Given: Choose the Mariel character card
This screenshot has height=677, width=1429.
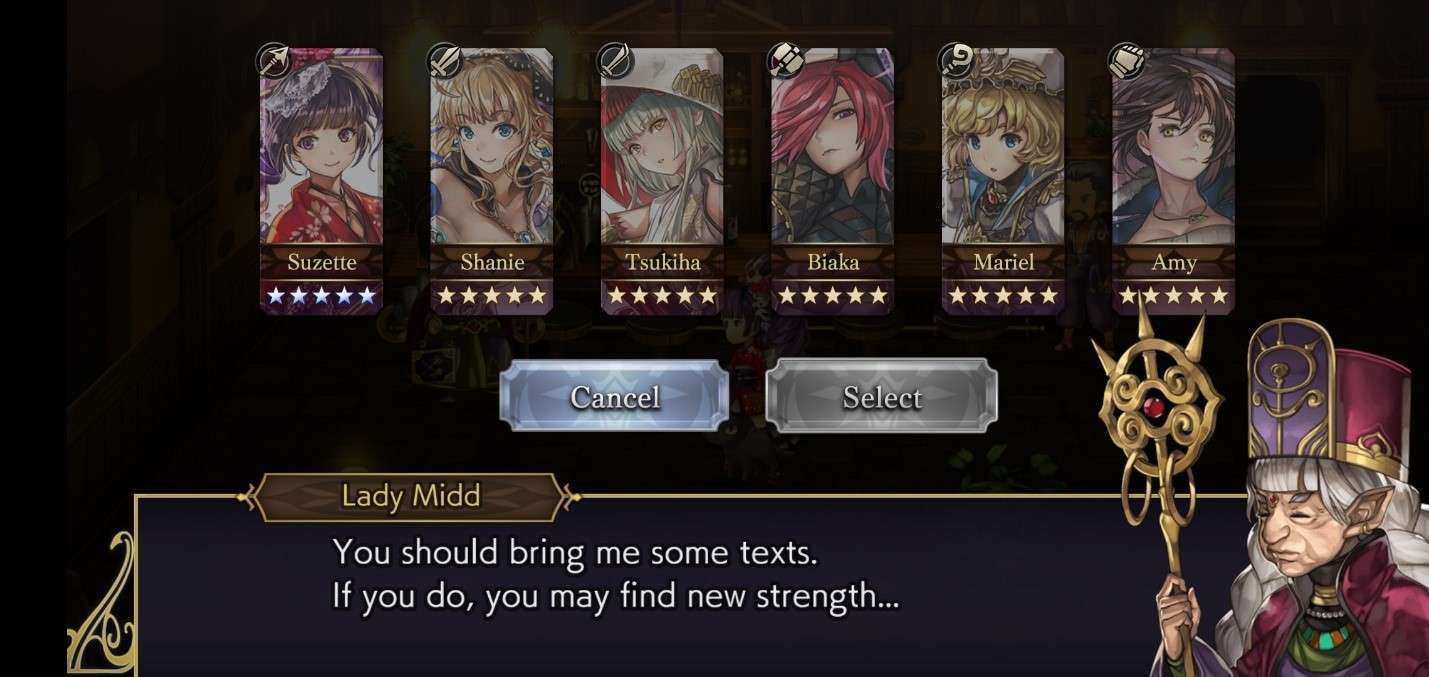Looking at the screenshot, I should tap(1003, 180).
